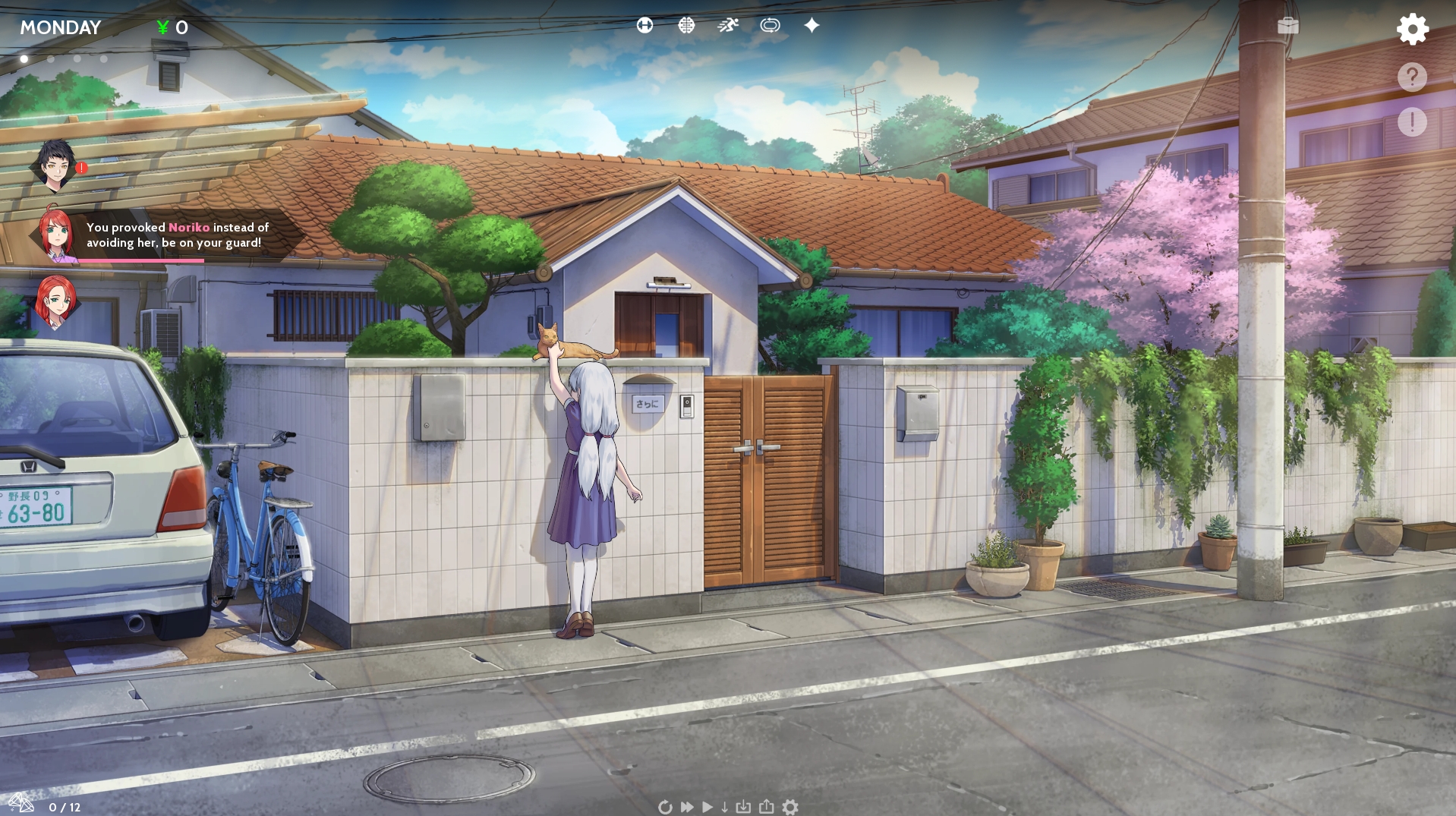Open the gear settings in bottom bar
Screen dimensions: 1456x816
click(792, 807)
